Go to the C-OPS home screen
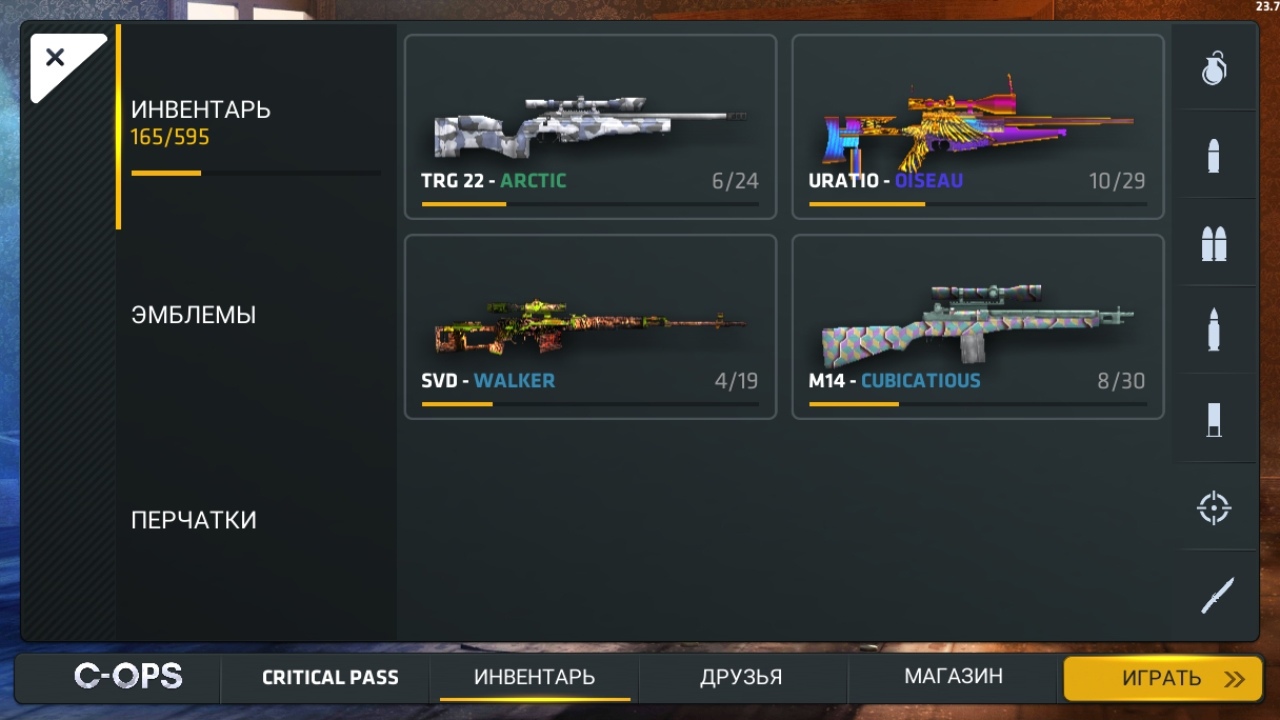 pos(128,677)
